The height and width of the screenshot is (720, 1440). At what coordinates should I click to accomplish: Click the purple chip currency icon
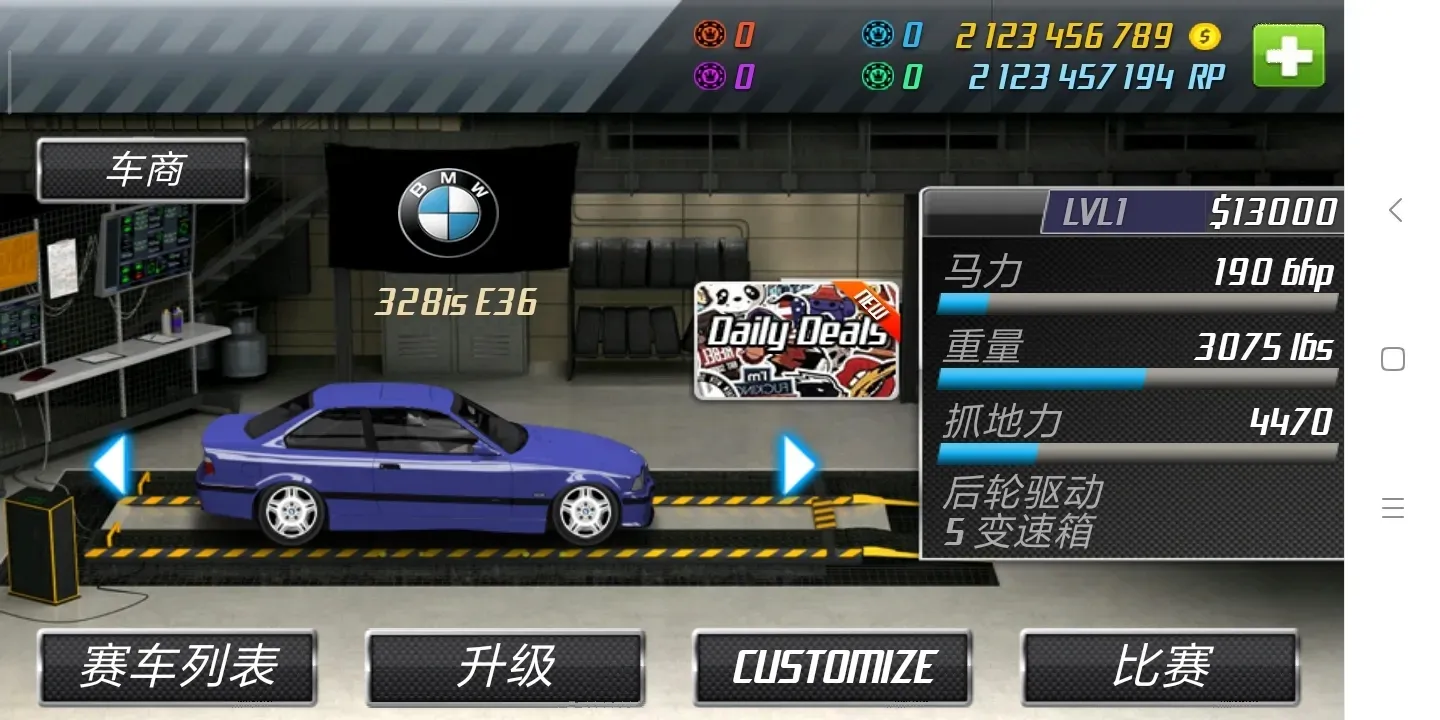712,75
